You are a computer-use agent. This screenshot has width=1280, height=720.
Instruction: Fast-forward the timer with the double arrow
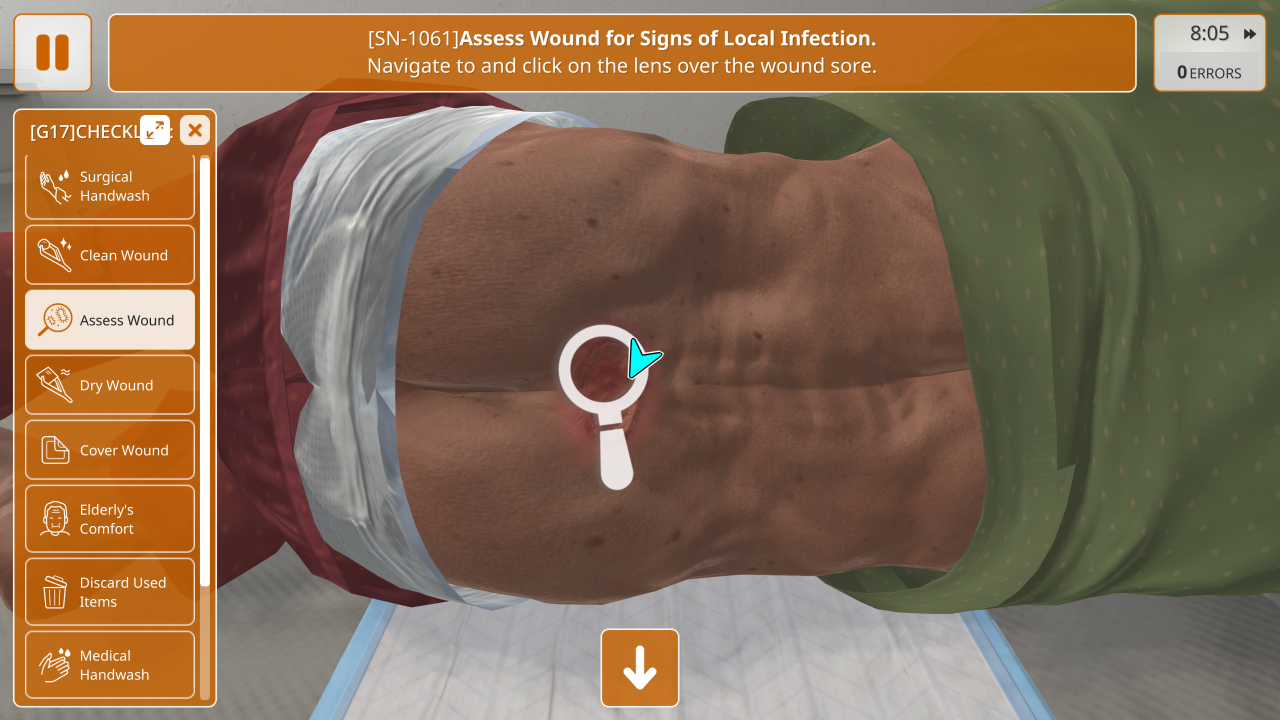pyautogui.click(x=1250, y=34)
